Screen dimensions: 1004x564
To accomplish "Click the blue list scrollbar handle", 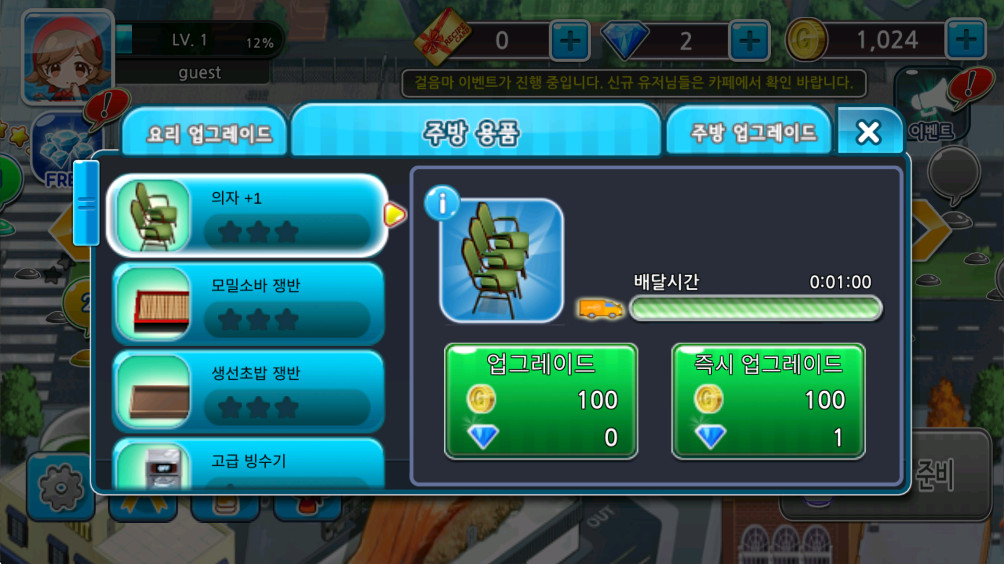I will [86, 202].
